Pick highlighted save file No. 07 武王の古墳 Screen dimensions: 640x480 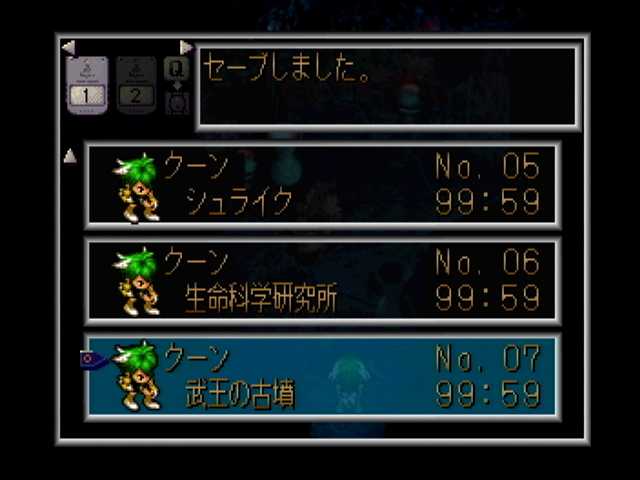click(x=322, y=376)
